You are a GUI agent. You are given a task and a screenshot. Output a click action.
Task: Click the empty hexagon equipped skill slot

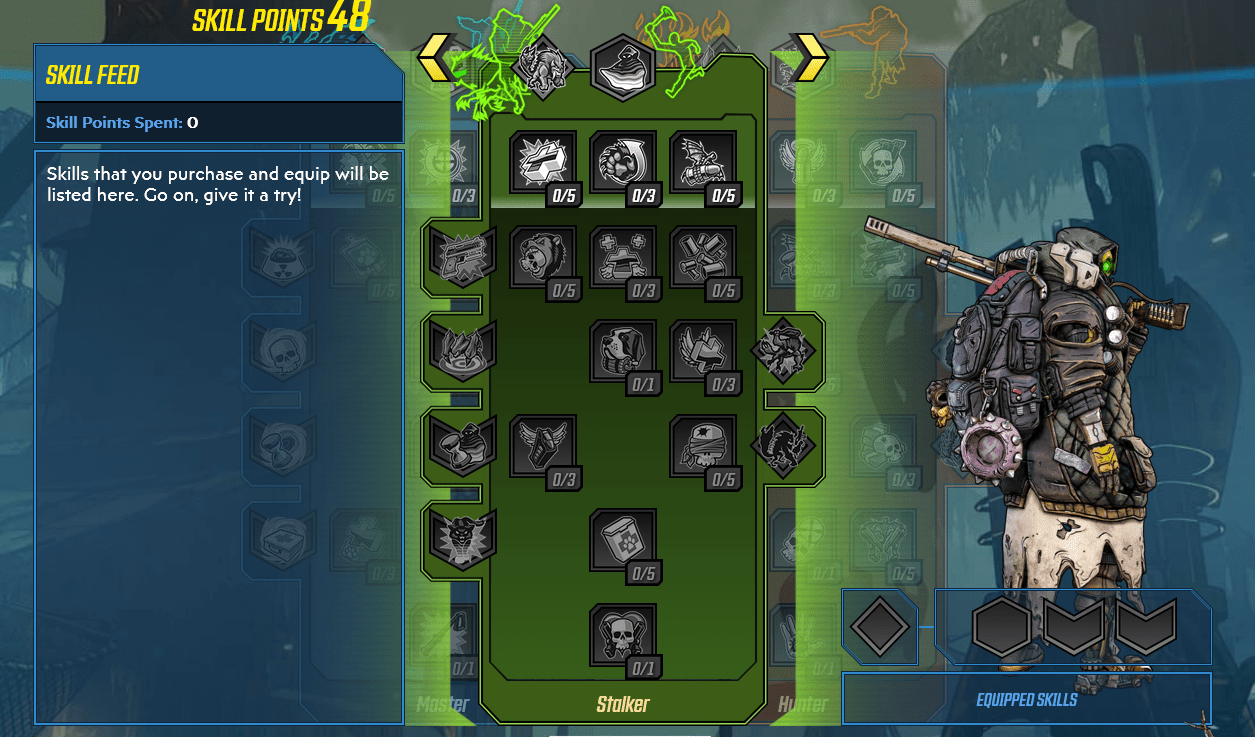pyautogui.click(x=1001, y=627)
